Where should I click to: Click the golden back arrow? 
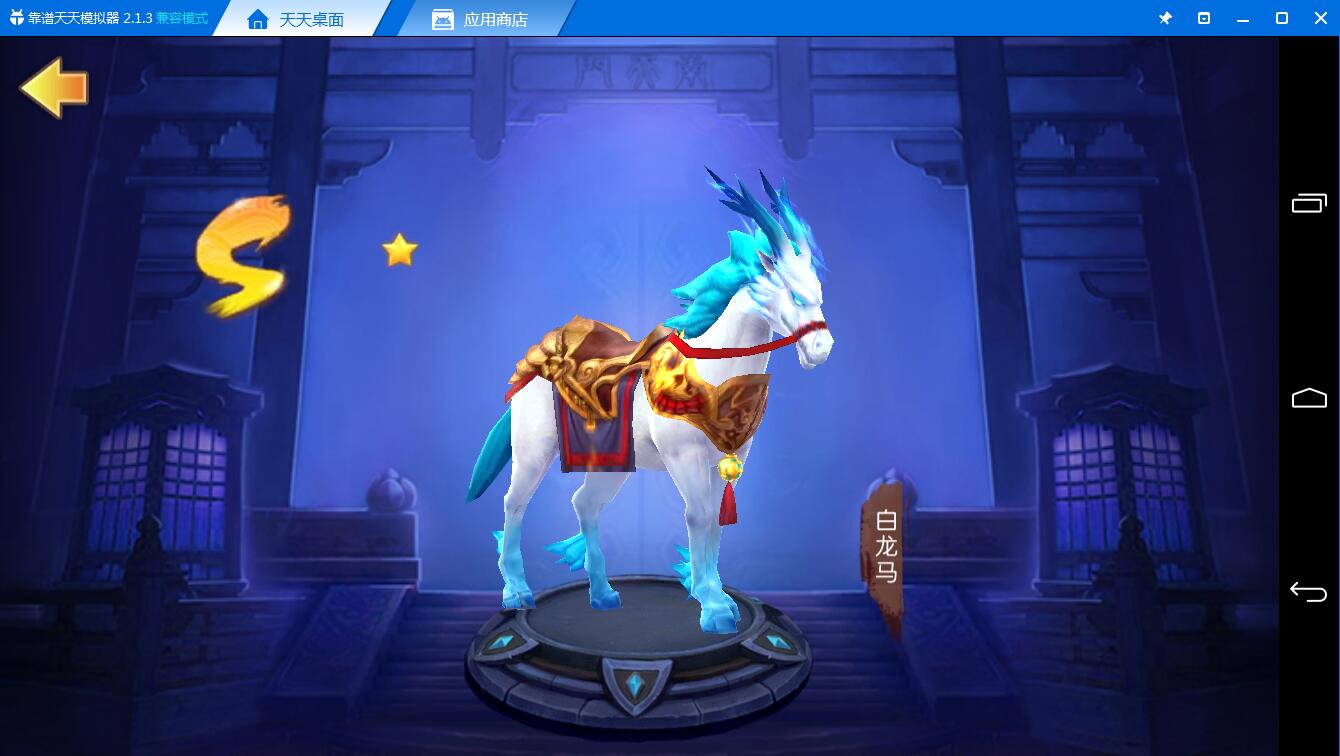tap(54, 88)
